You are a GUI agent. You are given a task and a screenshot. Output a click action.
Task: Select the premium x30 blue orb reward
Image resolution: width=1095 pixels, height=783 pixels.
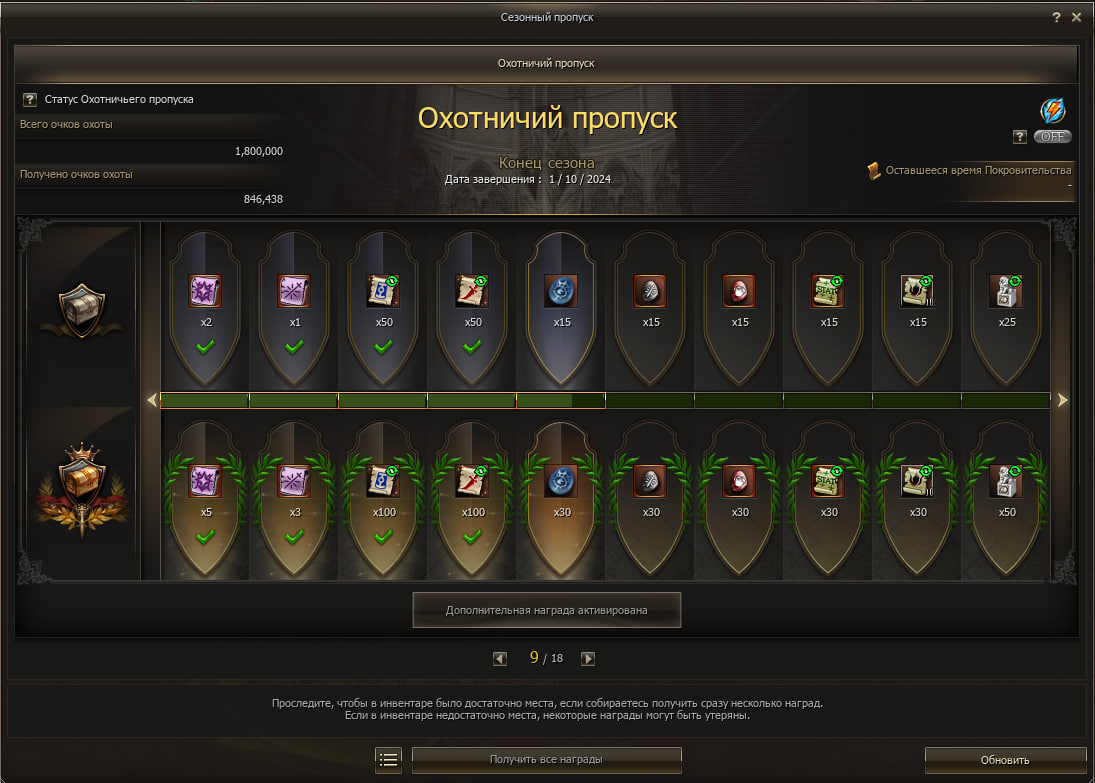click(561, 481)
